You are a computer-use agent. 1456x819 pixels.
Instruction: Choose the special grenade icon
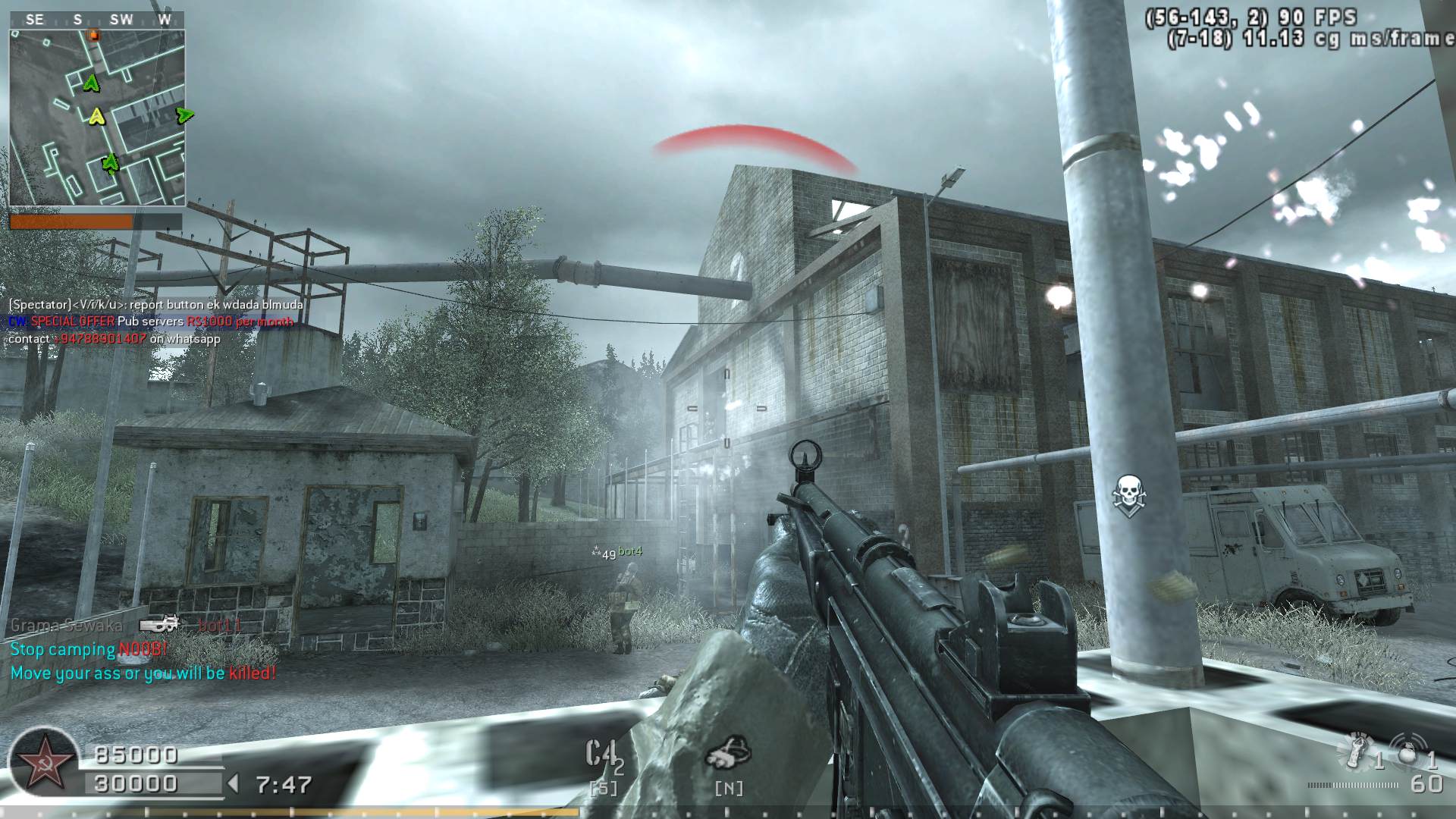[1357, 752]
